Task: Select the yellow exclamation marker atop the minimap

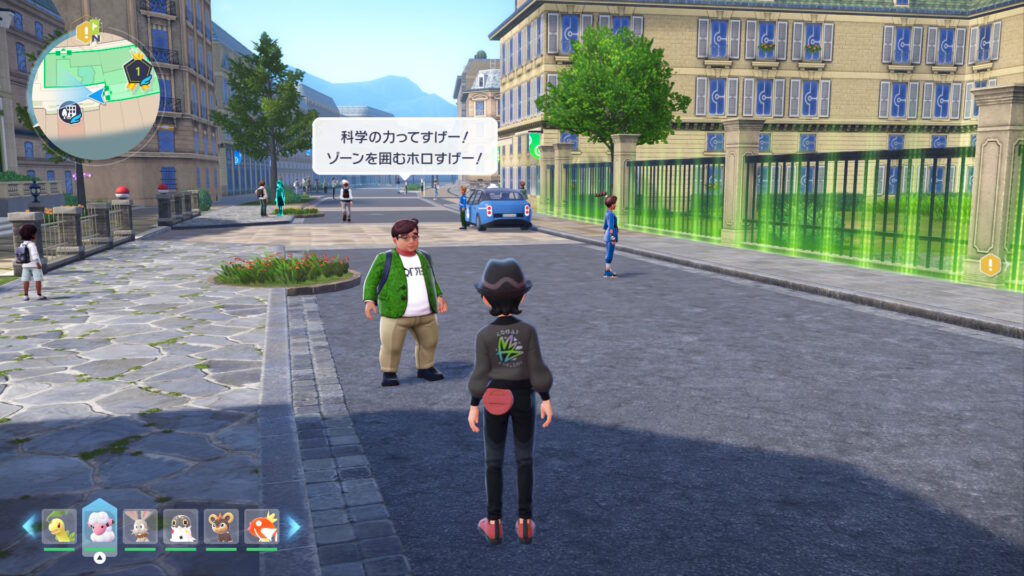Action: coord(85,31)
